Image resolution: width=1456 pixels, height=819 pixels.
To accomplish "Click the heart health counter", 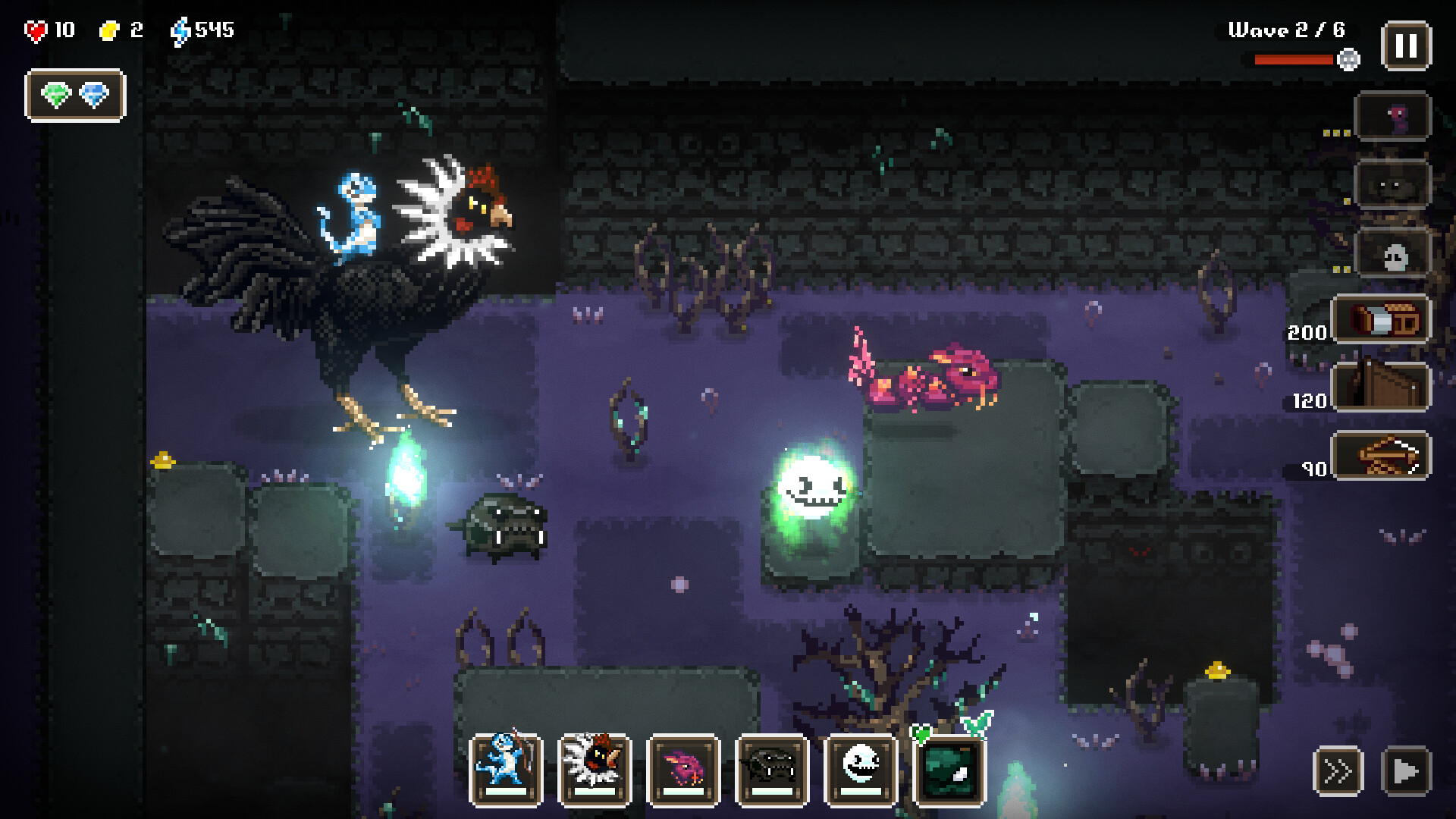I will 36,30.
